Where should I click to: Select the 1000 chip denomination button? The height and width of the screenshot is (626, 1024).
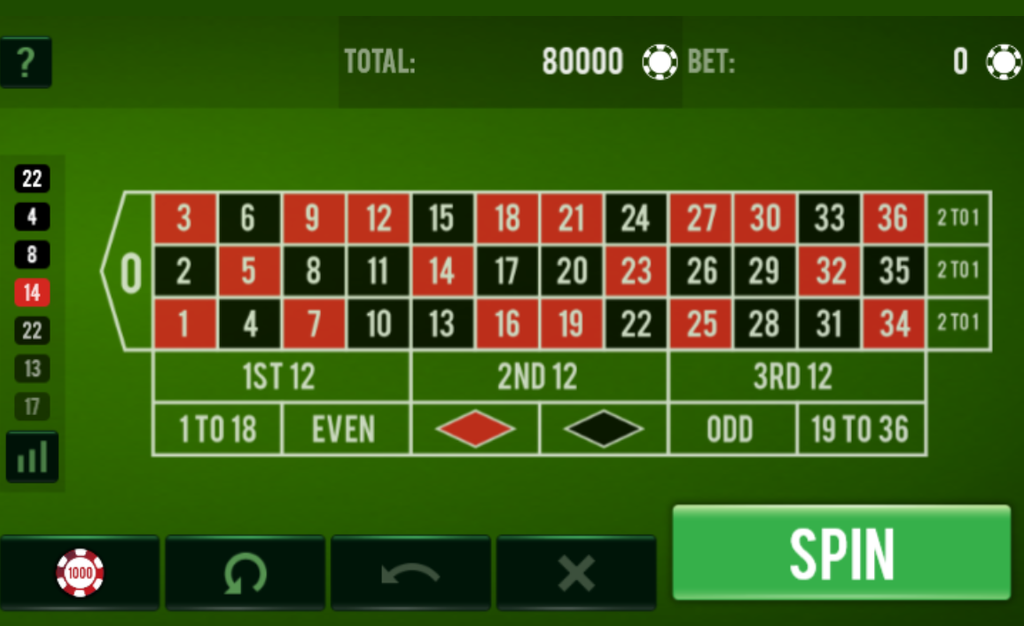(80, 573)
